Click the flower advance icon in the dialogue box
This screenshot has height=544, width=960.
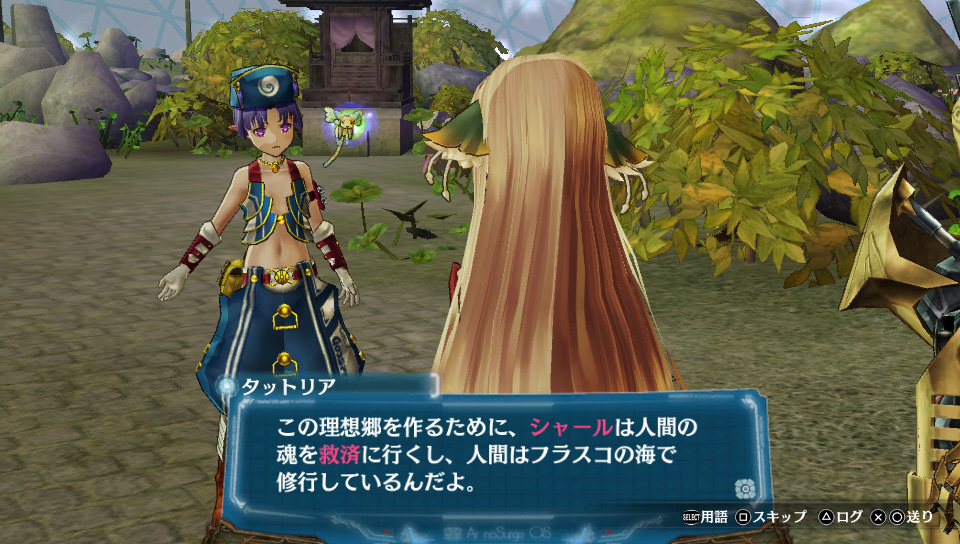click(743, 488)
